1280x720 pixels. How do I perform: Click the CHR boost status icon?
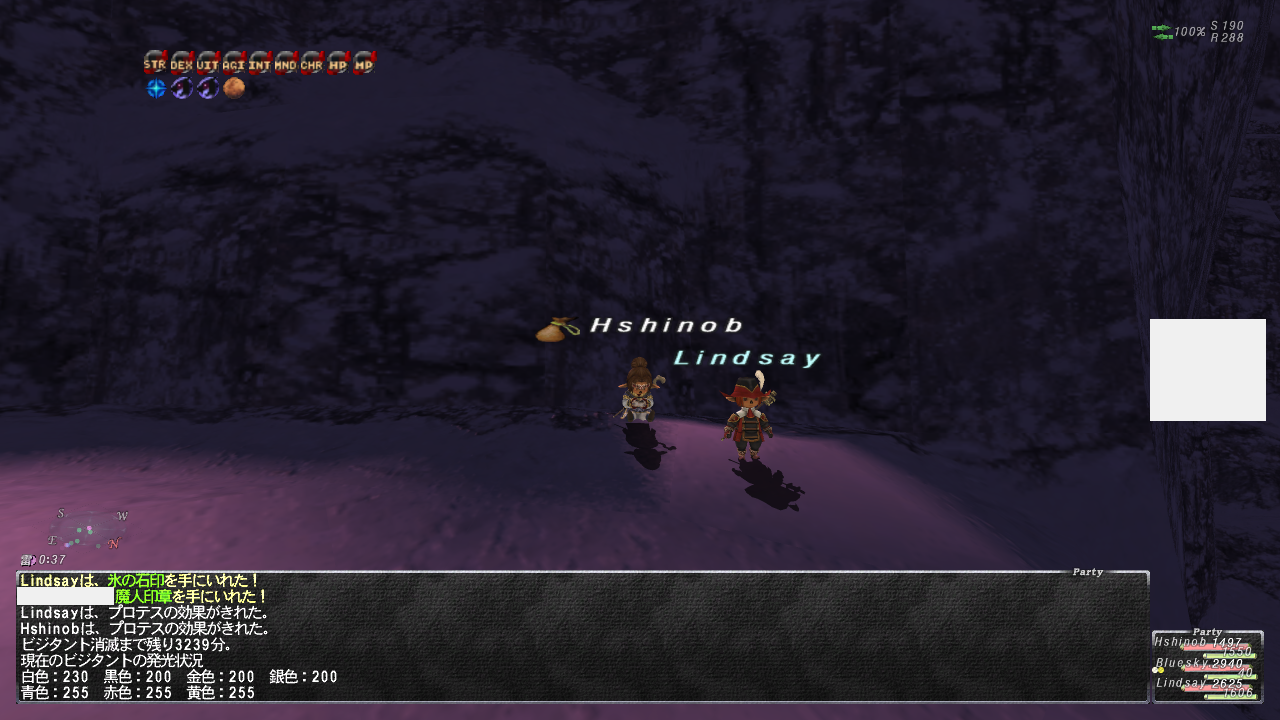click(x=312, y=63)
